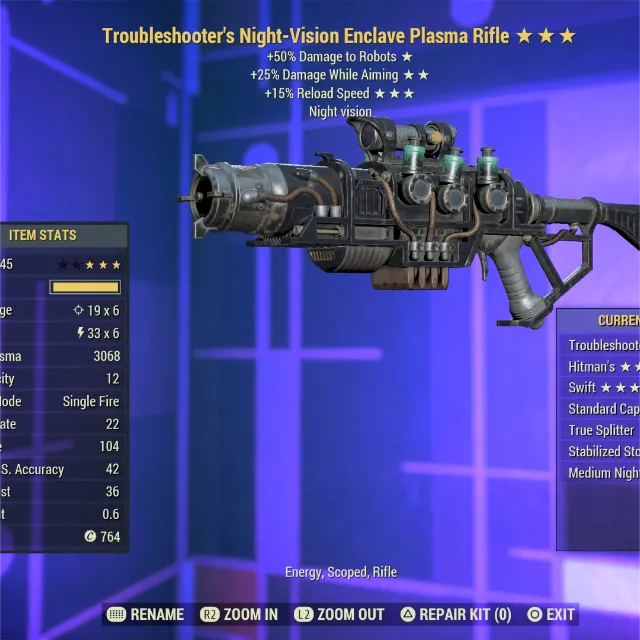
Task: Choose the Zoom Out control
Action: click(339, 614)
